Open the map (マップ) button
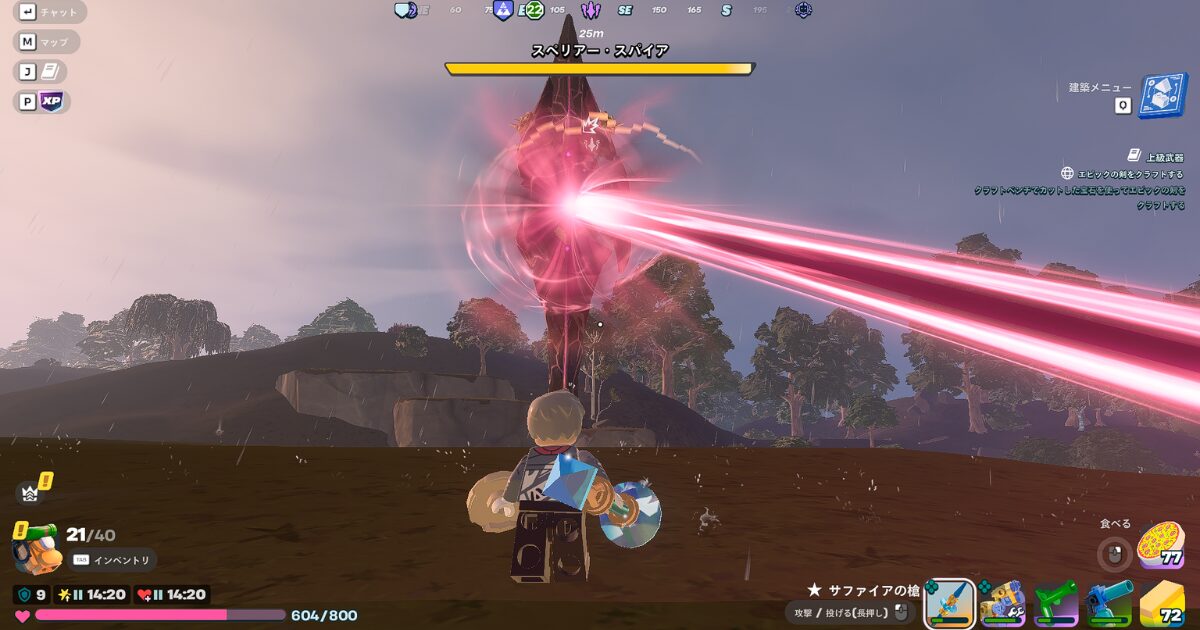The image size is (1200, 630). [48, 42]
